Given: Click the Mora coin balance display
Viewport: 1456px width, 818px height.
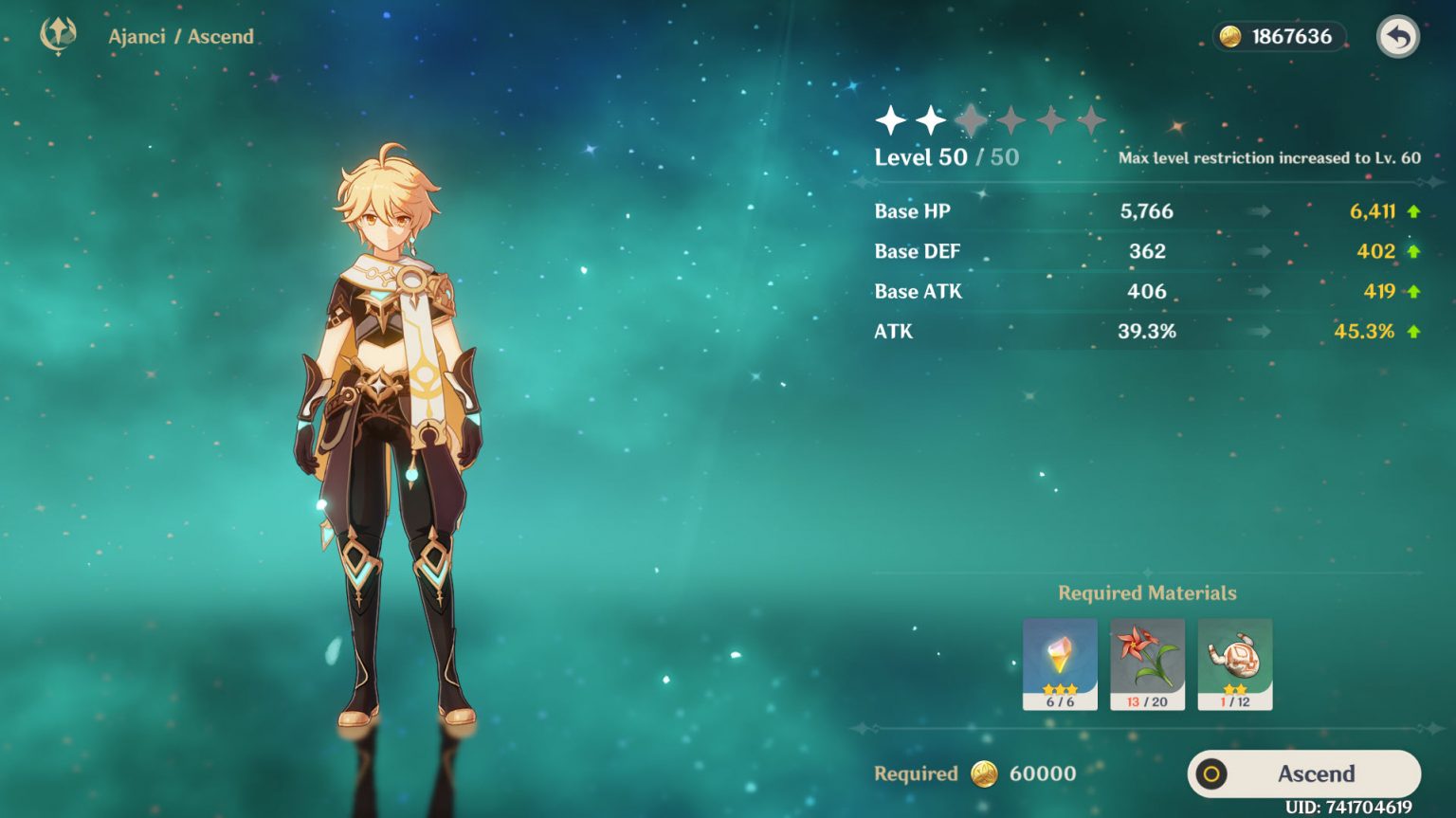Looking at the screenshot, I should point(1279,37).
